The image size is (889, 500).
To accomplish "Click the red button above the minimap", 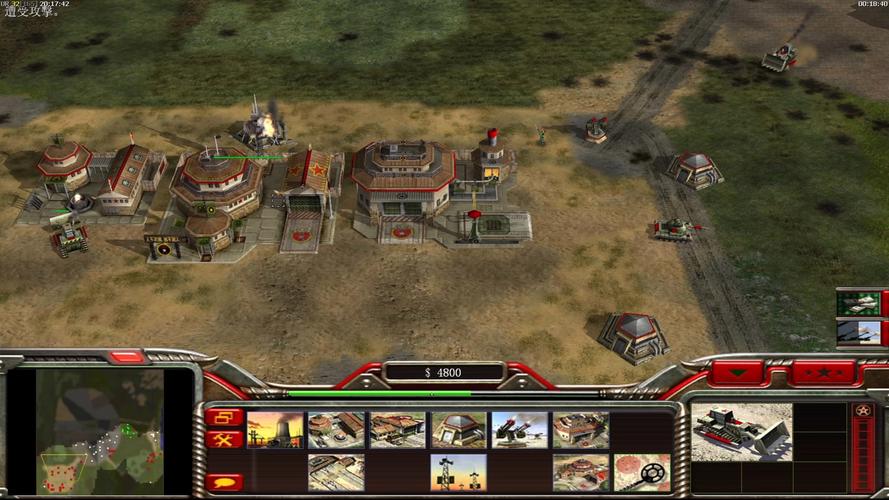I will tap(127, 357).
